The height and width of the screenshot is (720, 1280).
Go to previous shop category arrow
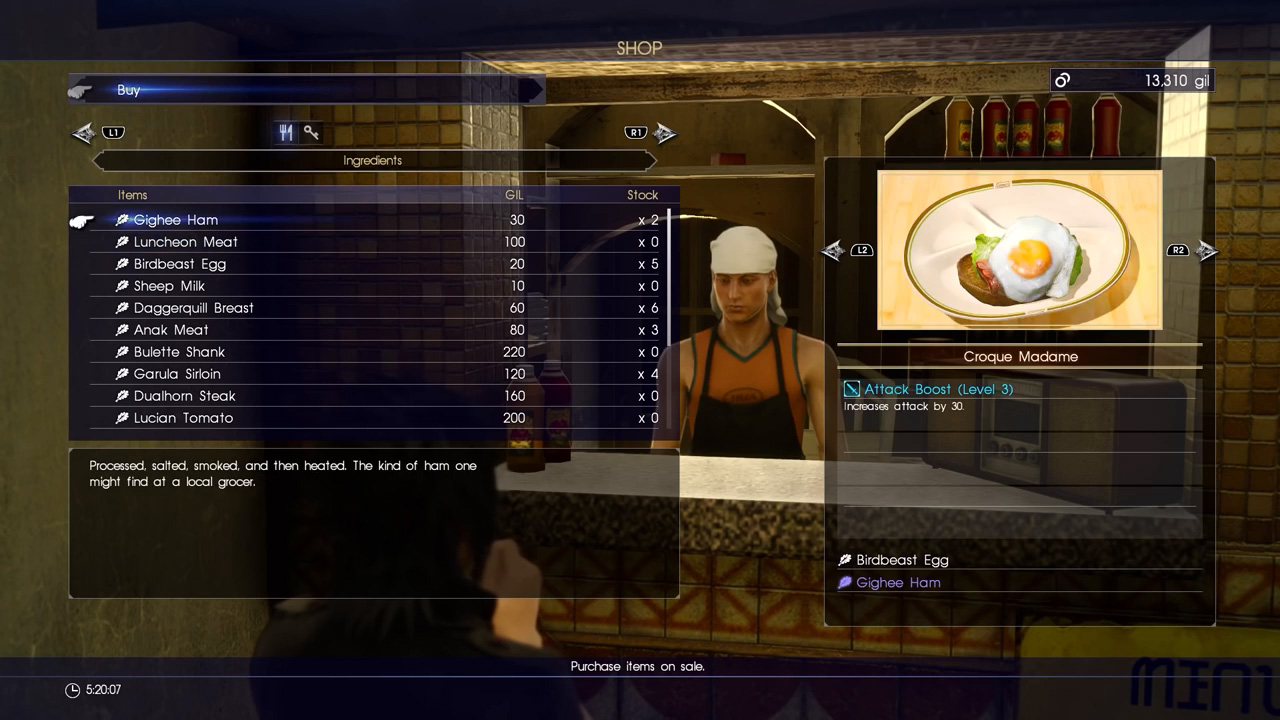[x=84, y=132]
